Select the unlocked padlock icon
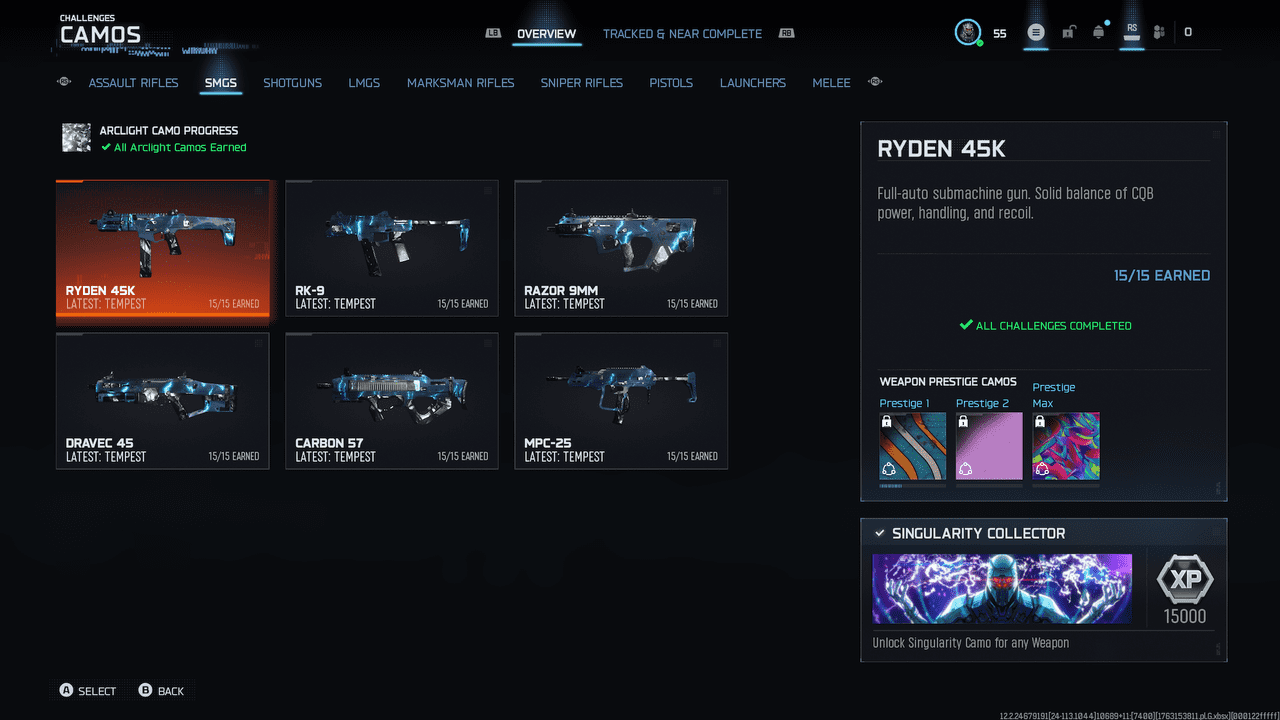 point(1068,31)
